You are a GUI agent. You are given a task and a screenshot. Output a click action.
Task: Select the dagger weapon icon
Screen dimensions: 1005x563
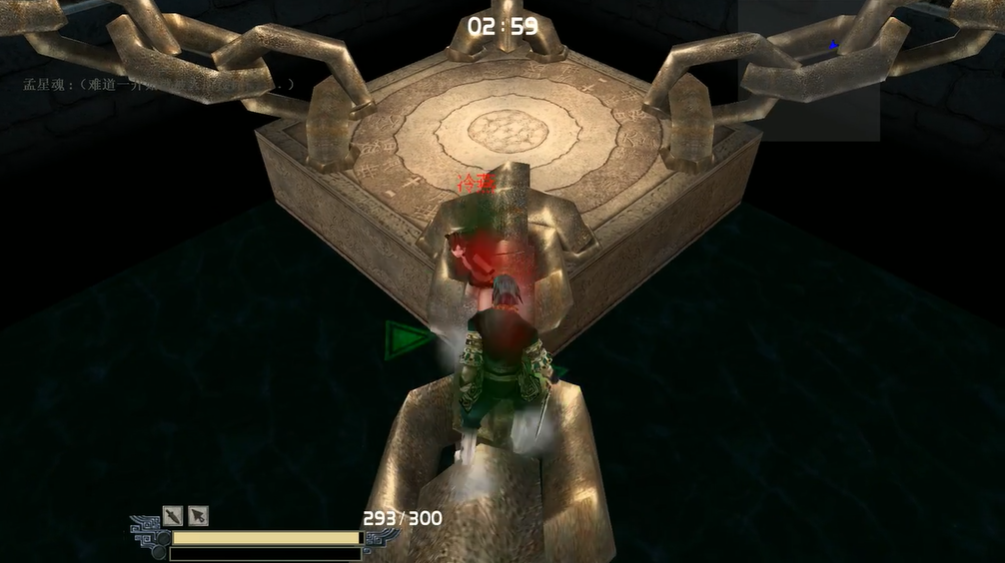[173, 515]
